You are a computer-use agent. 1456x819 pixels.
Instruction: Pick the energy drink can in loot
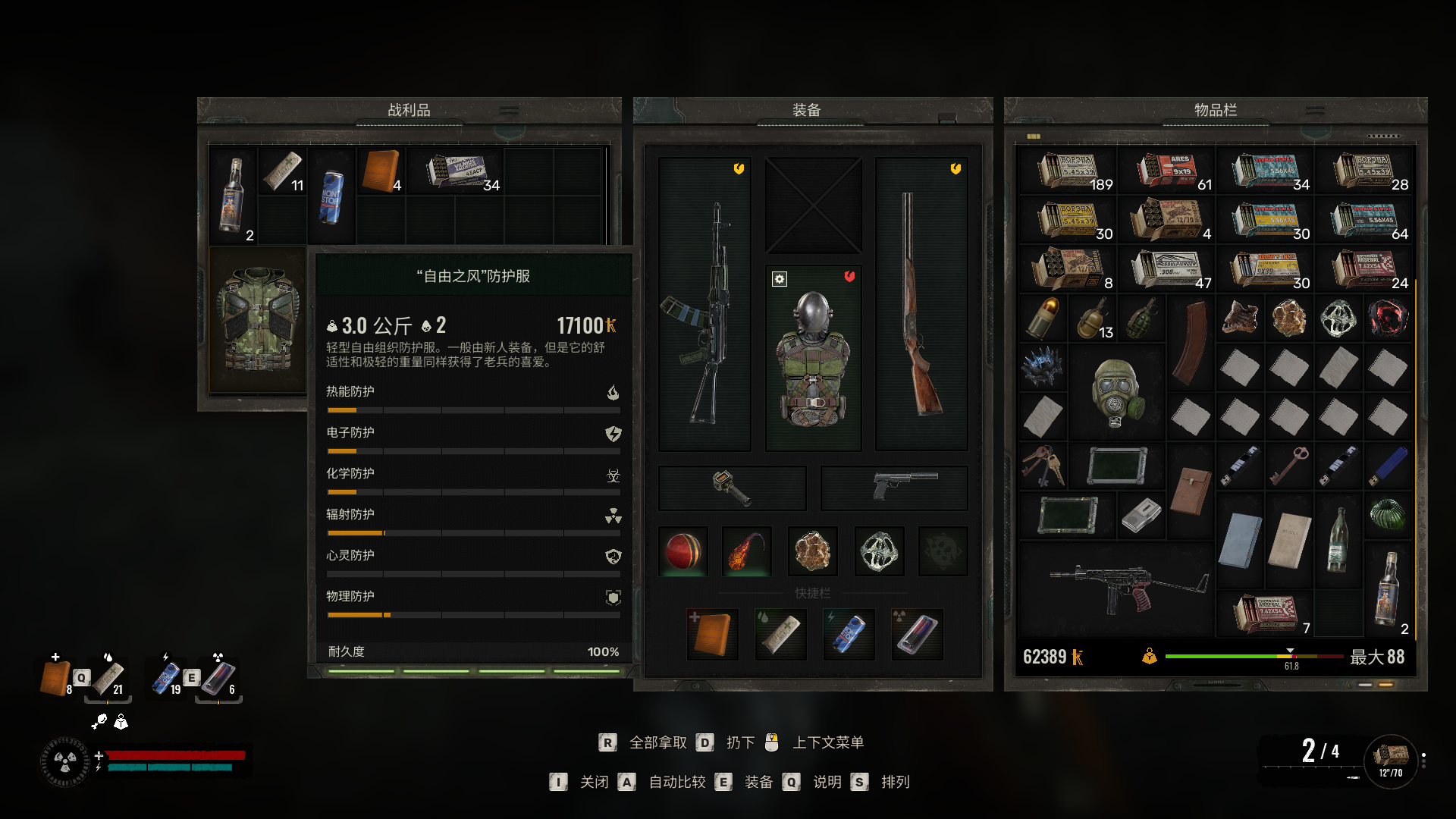point(331,196)
